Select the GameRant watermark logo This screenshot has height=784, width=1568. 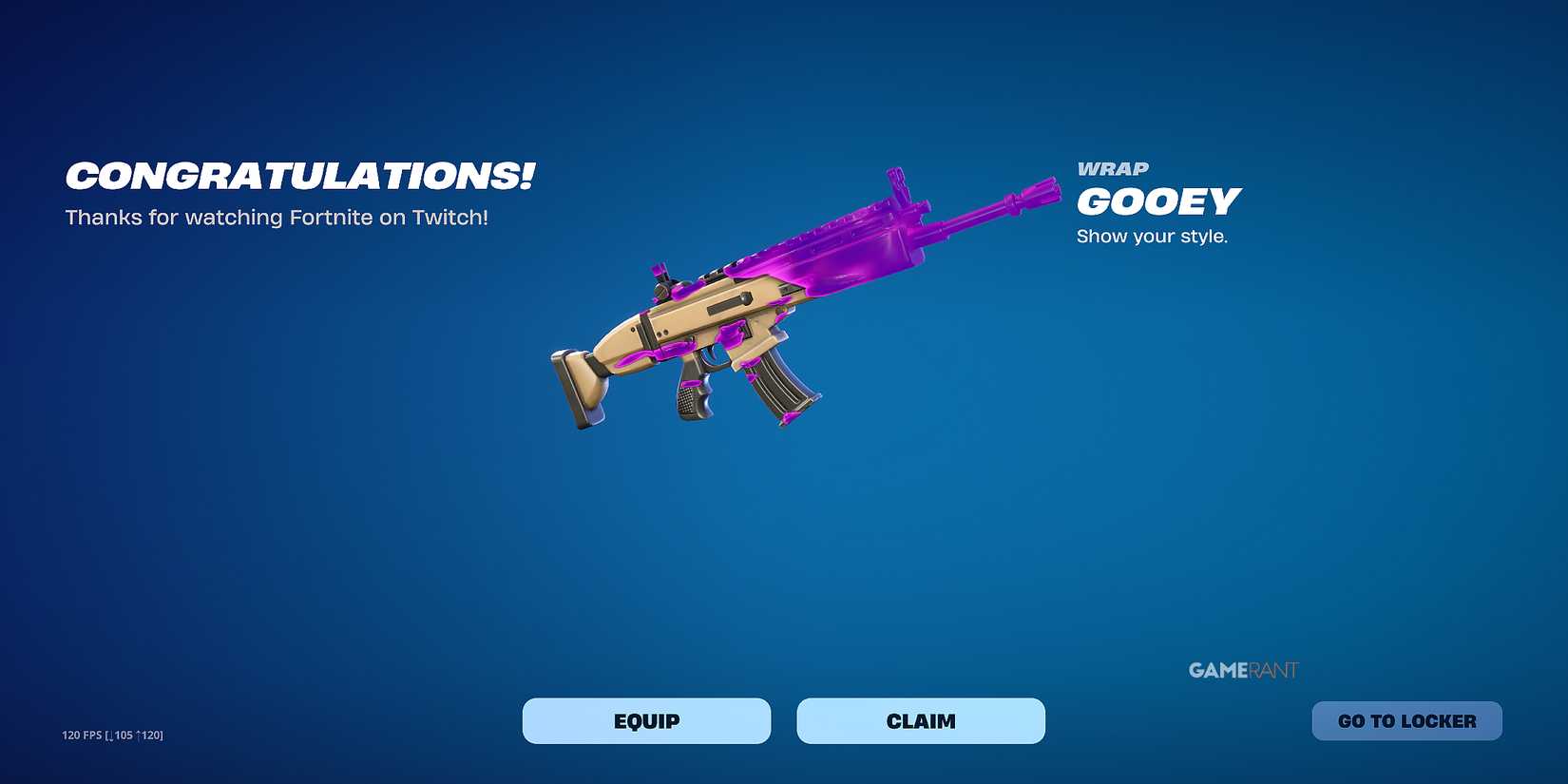point(1242,669)
